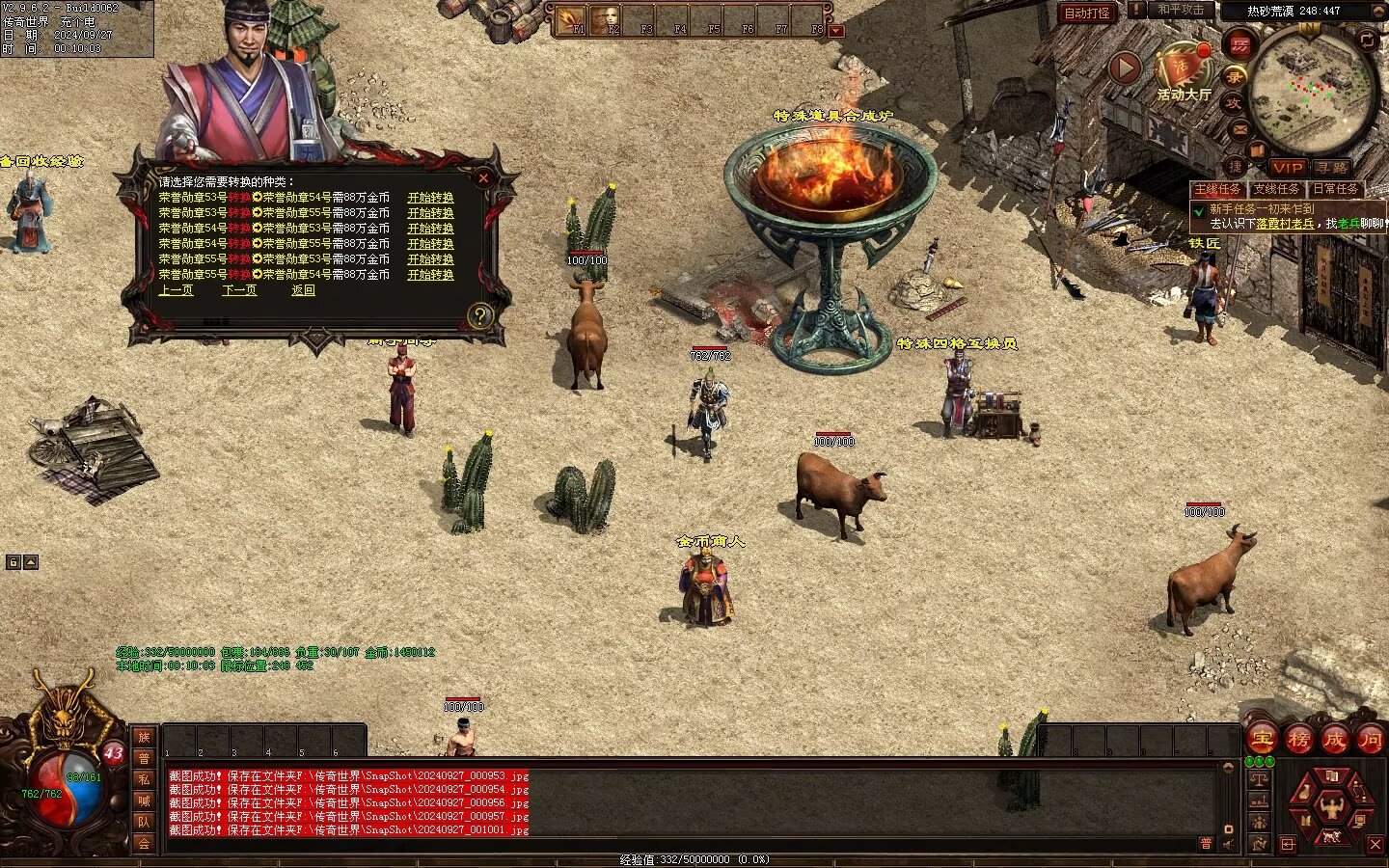Click the 落霞村老兵 quest link
Image resolution: width=1389 pixels, height=868 pixels.
[1284, 223]
